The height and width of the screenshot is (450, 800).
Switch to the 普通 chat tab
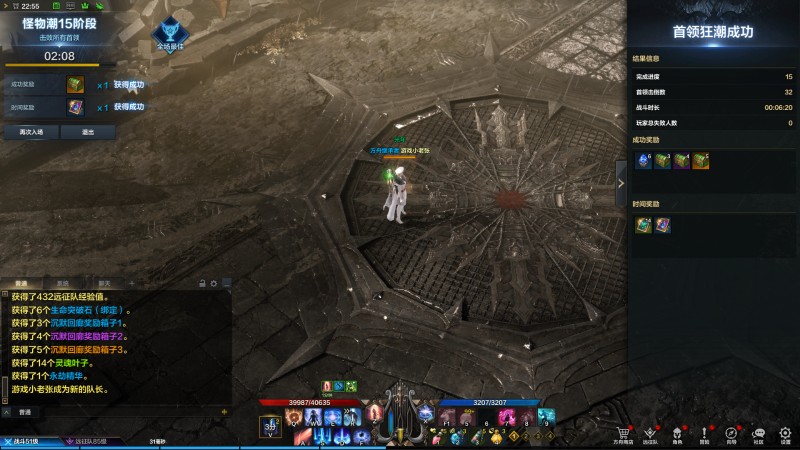click(x=22, y=283)
